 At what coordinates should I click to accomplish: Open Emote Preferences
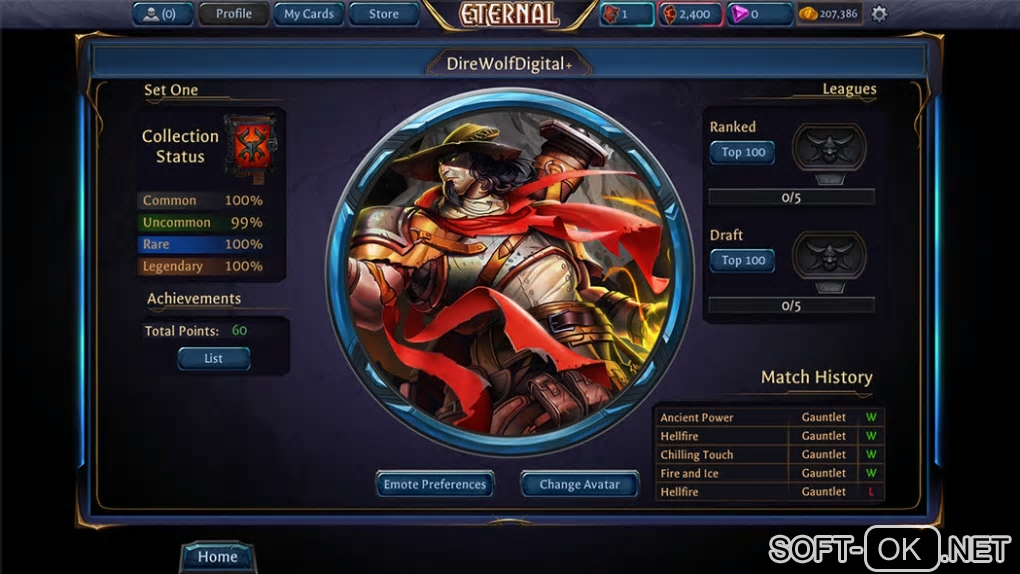coord(435,484)
